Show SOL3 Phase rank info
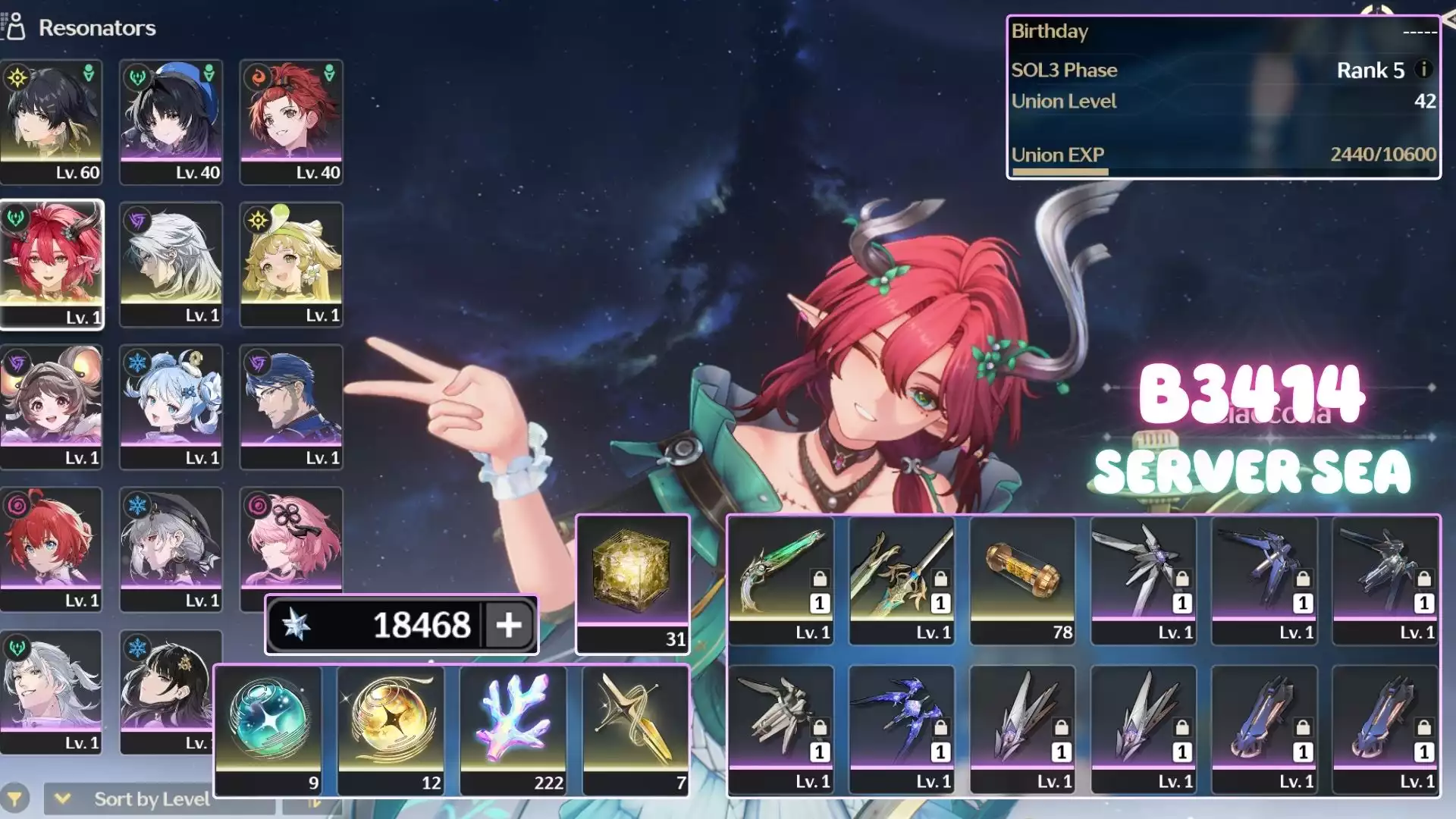Viewport: 1456px width, 819px height. [1424, 70]
